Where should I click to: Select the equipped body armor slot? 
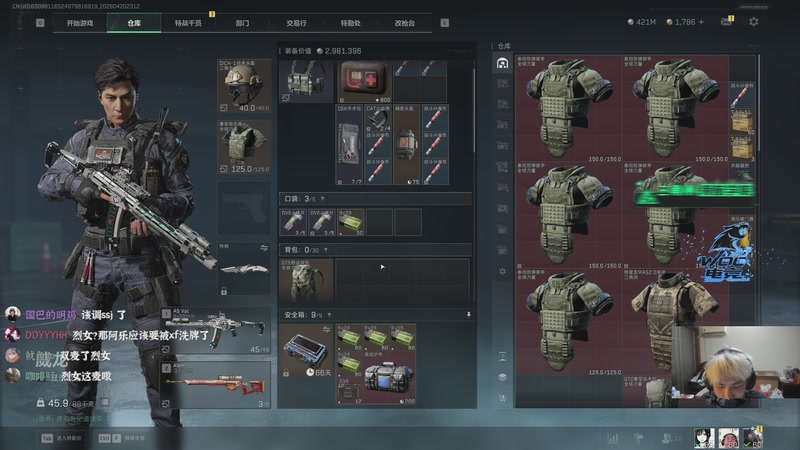point(243,147)
